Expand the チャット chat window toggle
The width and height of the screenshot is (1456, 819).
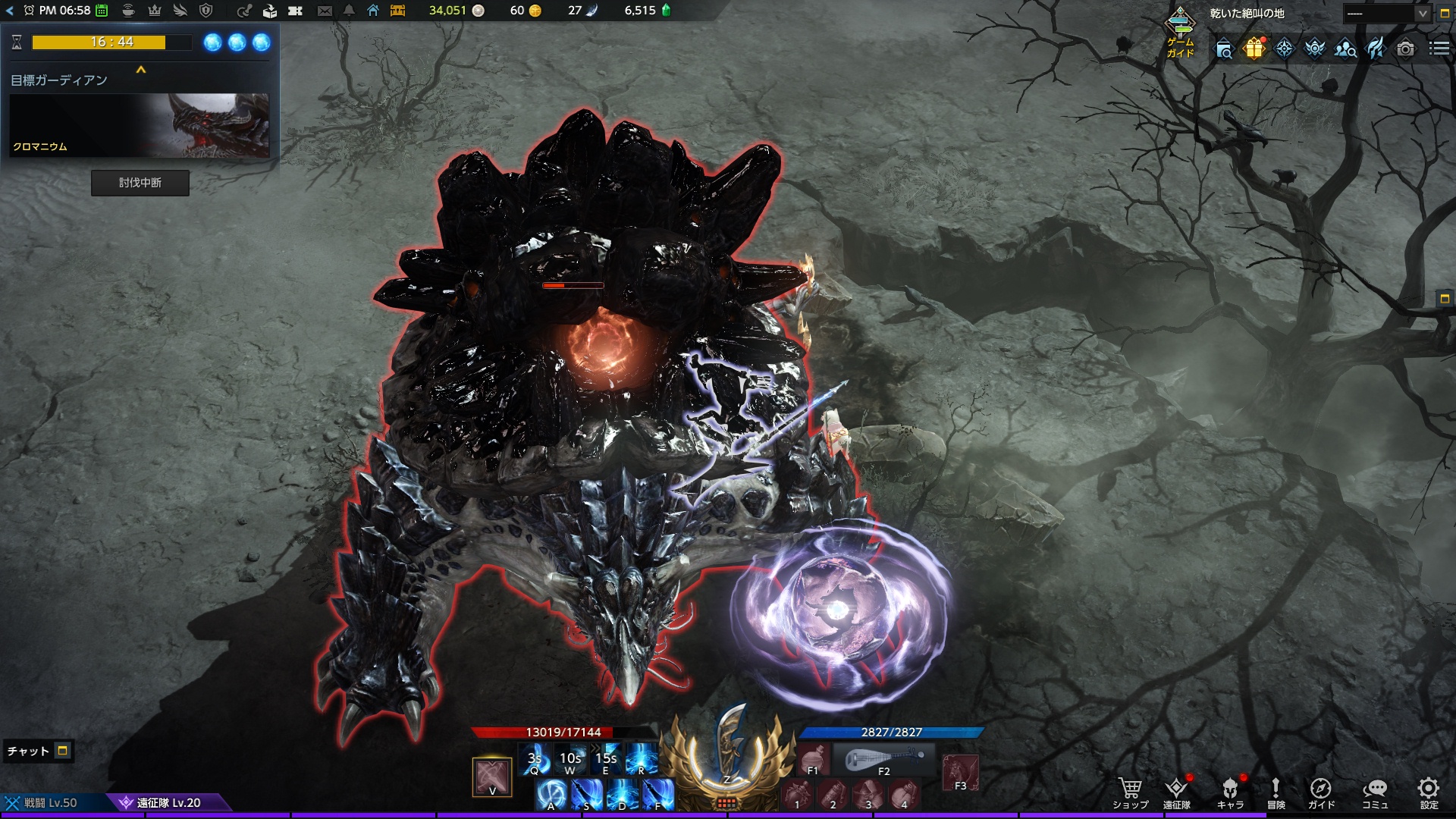point(63,751)
